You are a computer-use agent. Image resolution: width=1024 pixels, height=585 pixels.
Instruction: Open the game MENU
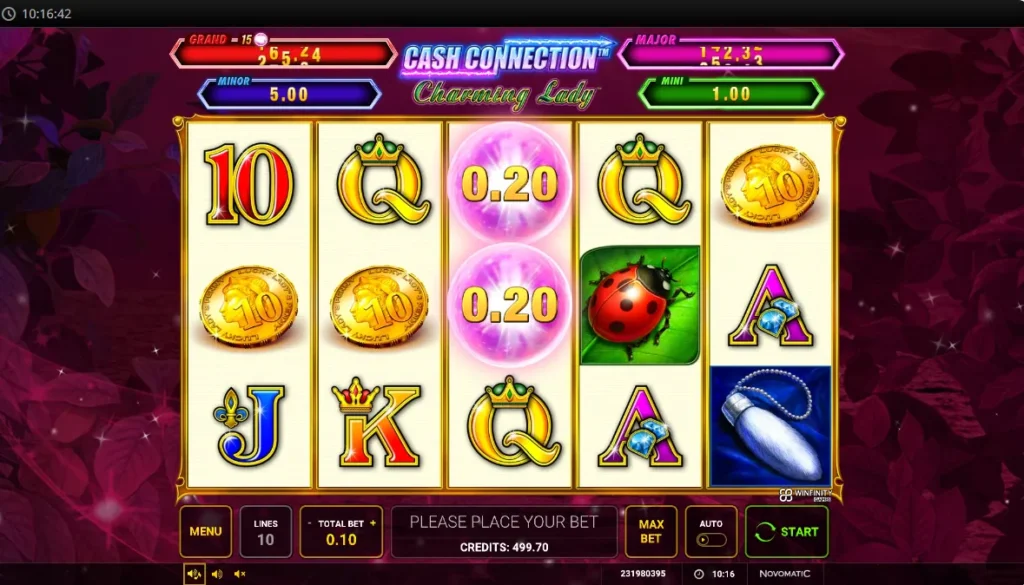pos(205,531)
